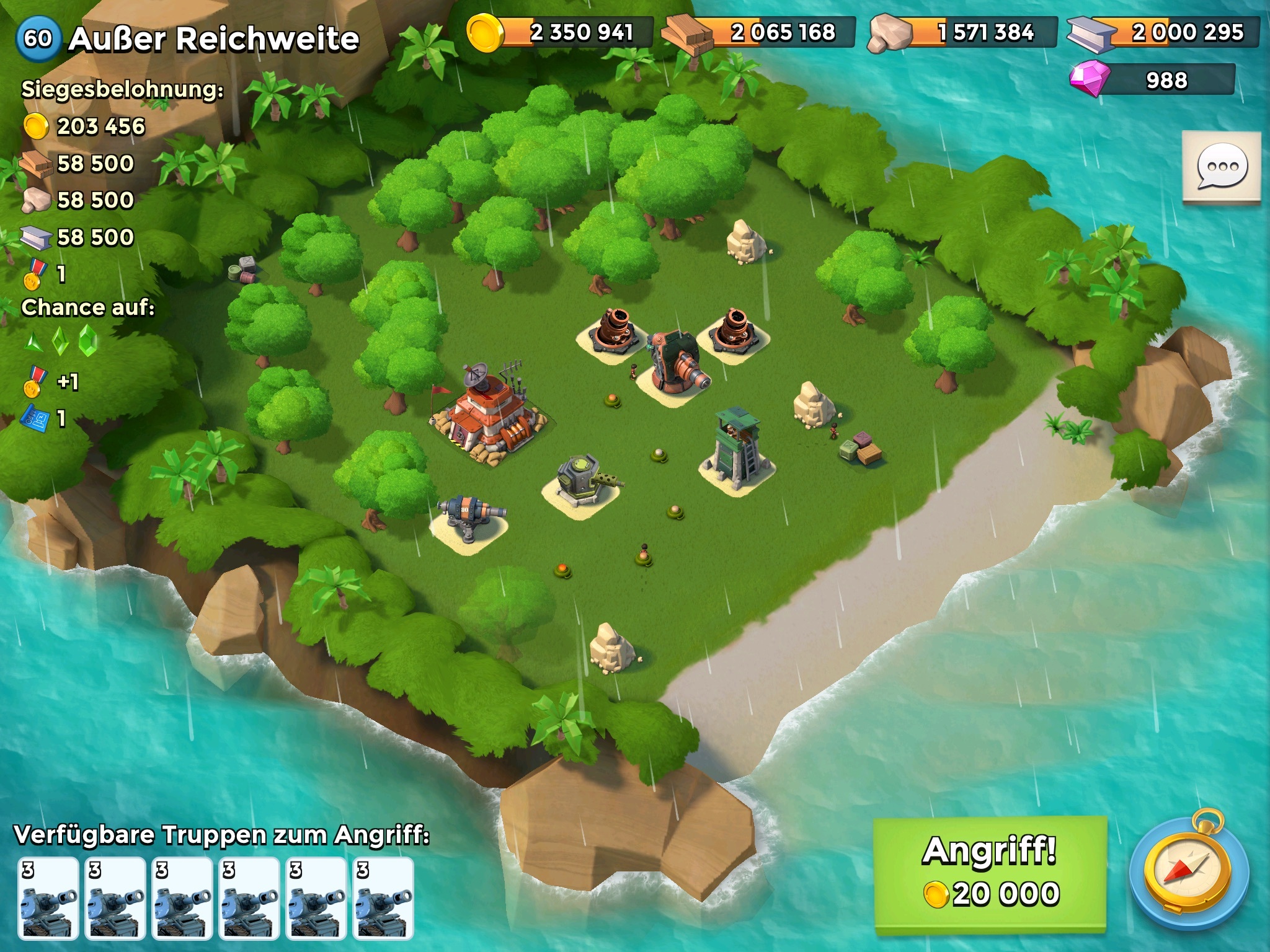Screen dimensions: 1270x952
Task: Start the attack with the Angriff! button
Action: (x=990, y=874)
